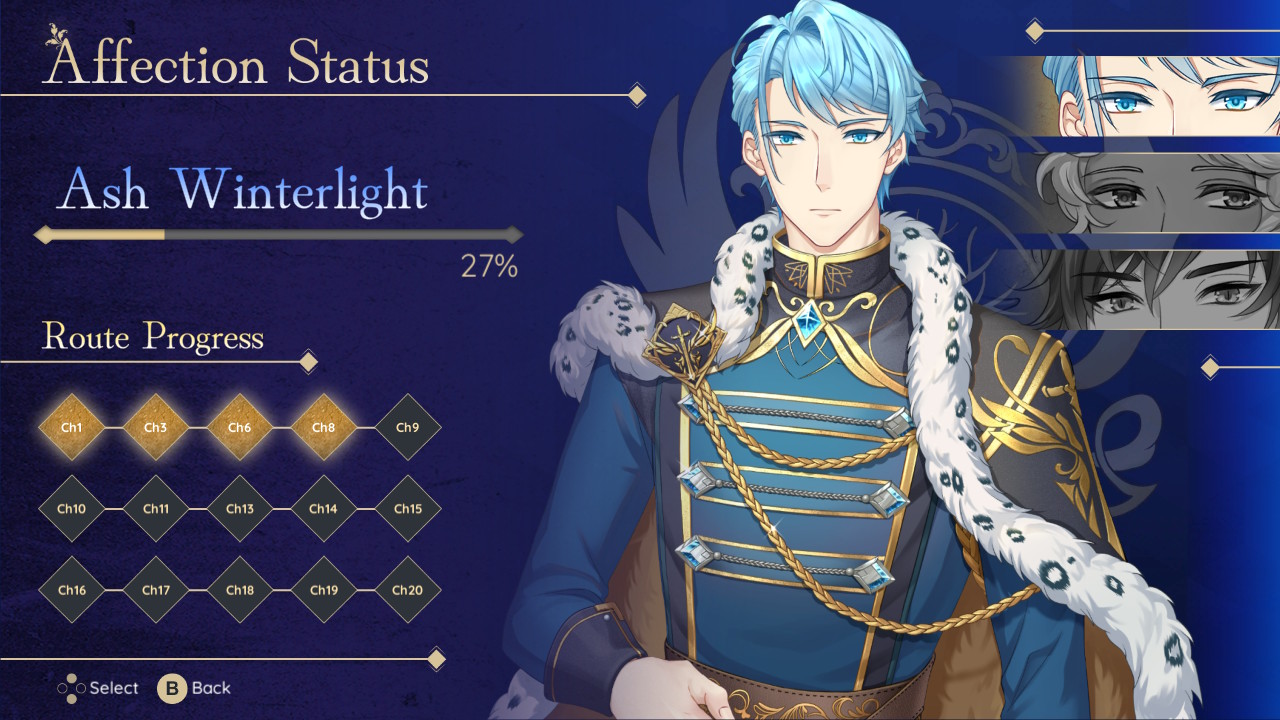Image resolution: width=1280 pixels, height=720 pixels.
Task: Open the Ch17 diamond
Action: click(x=155, y=590)
